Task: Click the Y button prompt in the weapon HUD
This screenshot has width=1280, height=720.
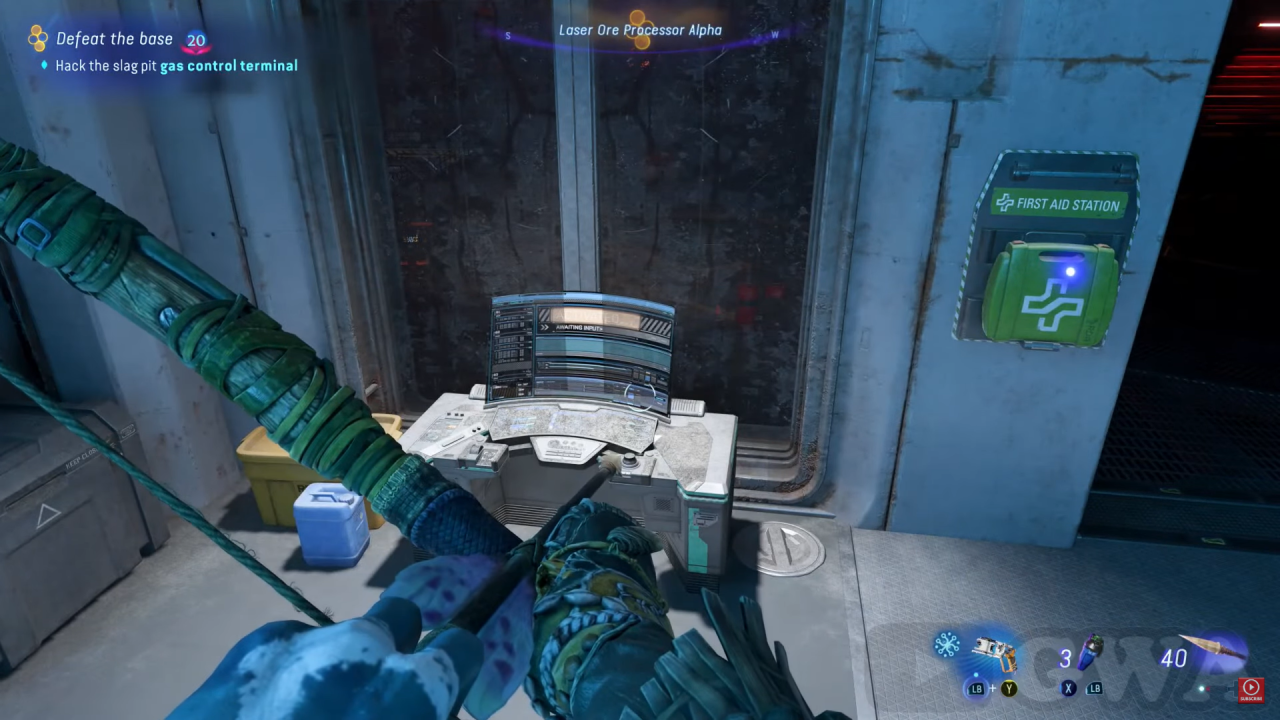Action: click(x=1008, y=687)
